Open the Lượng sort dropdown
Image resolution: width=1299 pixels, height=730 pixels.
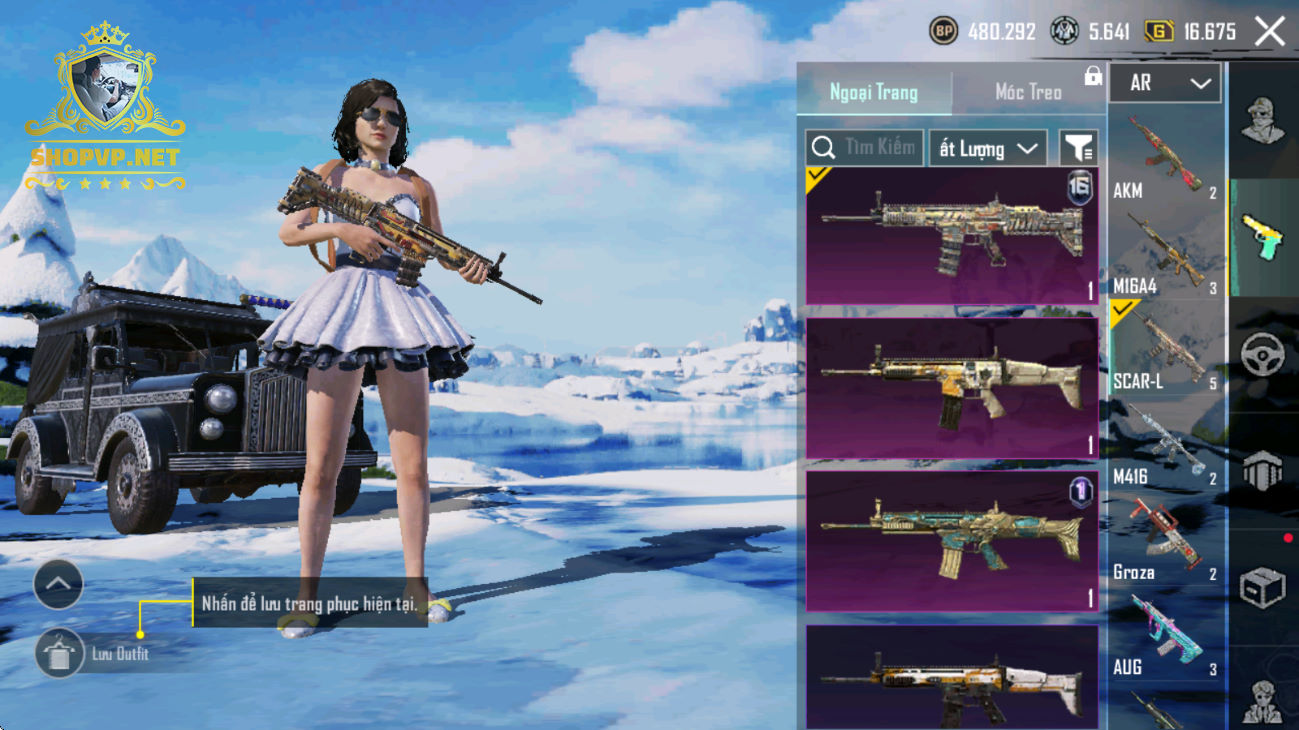tap(987, 149)
